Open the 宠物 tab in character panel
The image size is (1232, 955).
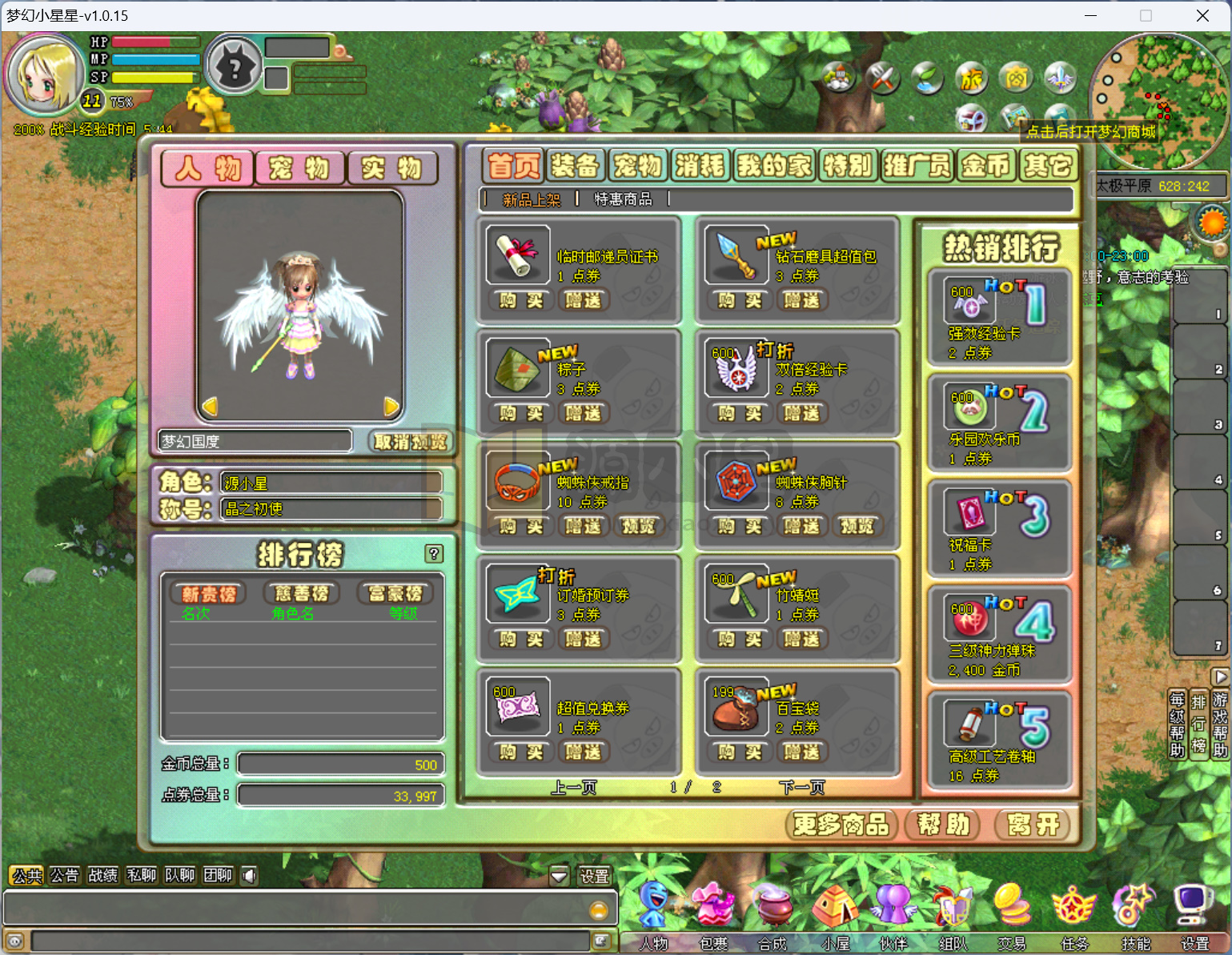(x=299, y=168)
